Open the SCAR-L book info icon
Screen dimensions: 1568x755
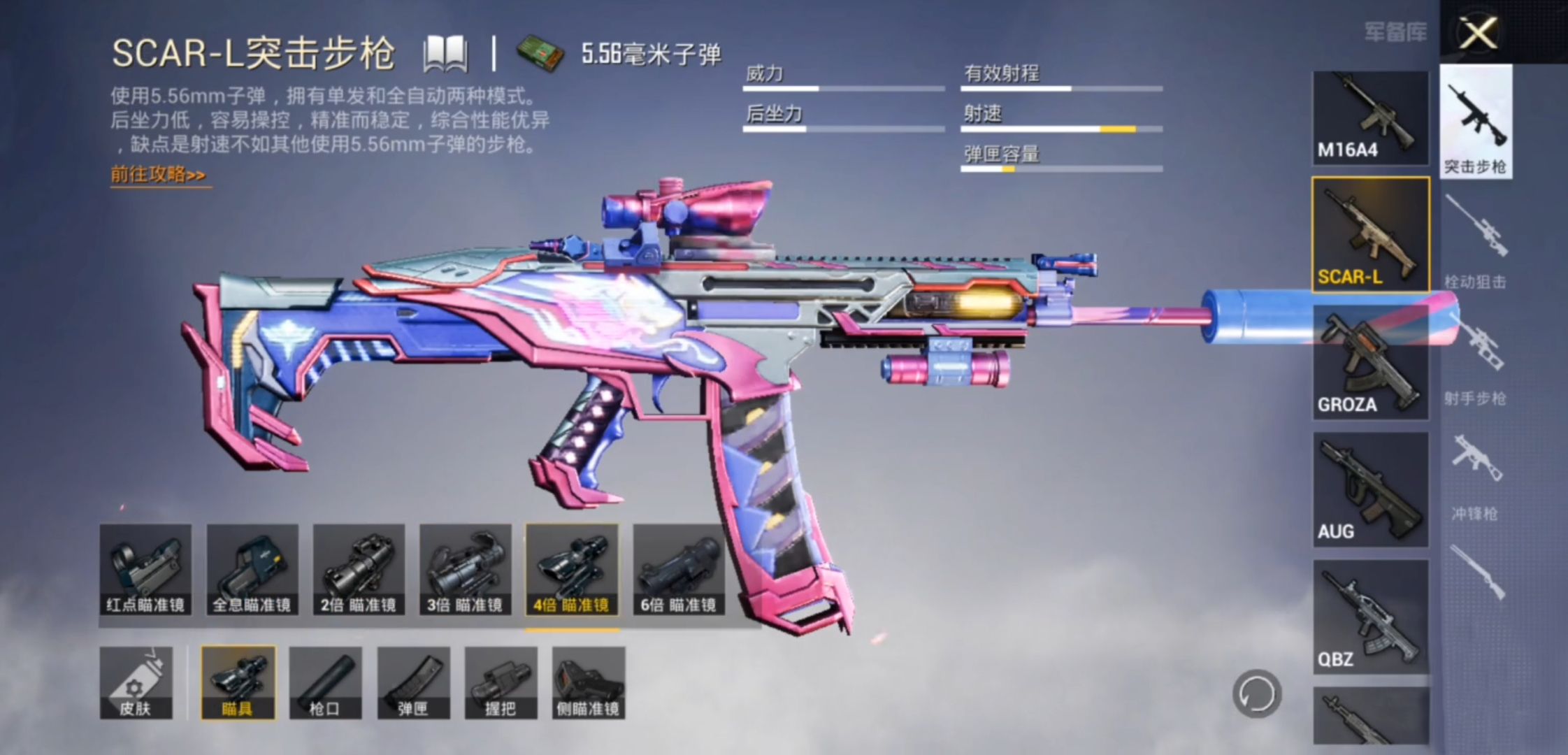point(445,54)
